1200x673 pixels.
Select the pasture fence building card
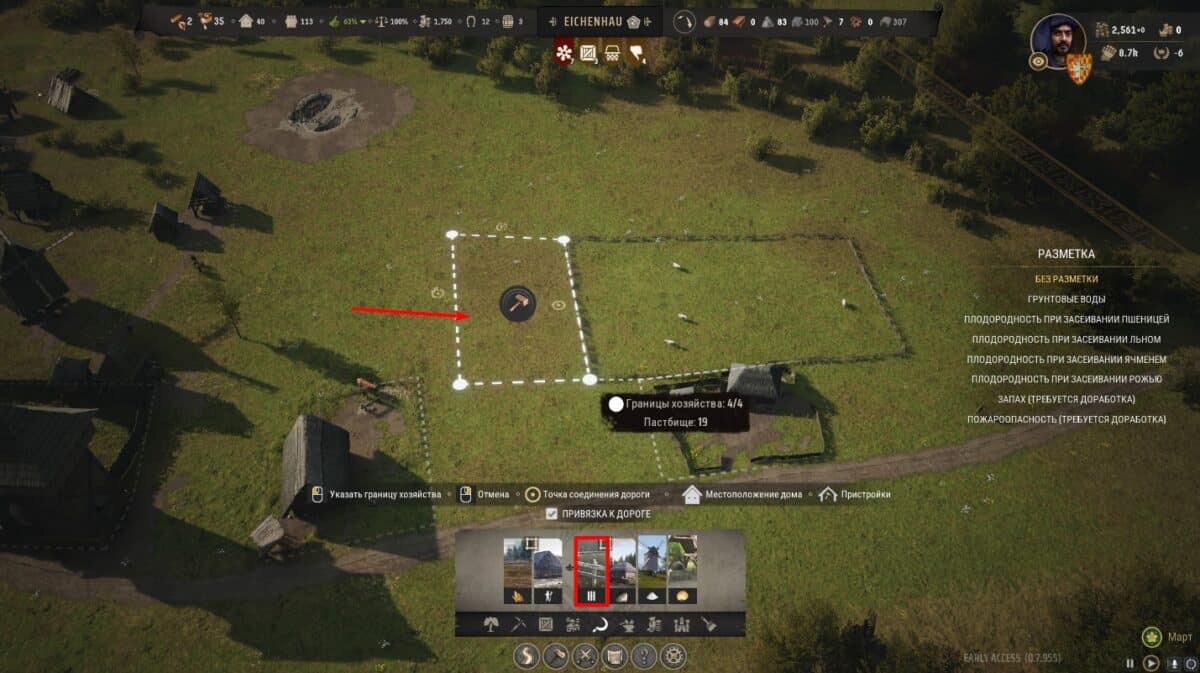(591, 571)
